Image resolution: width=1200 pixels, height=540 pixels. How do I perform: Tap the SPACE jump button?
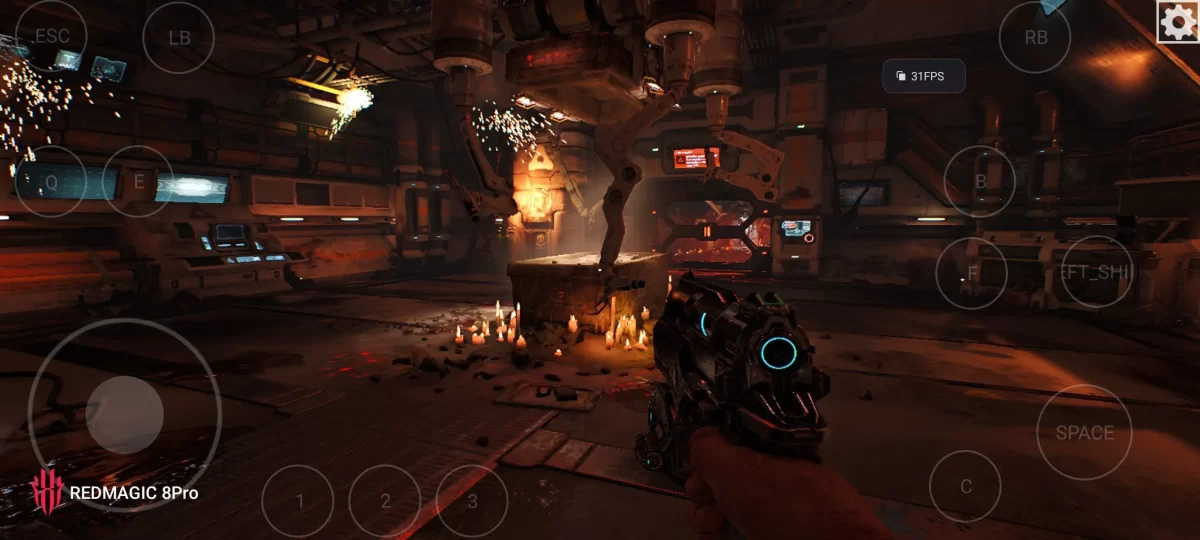[1084, 432]
